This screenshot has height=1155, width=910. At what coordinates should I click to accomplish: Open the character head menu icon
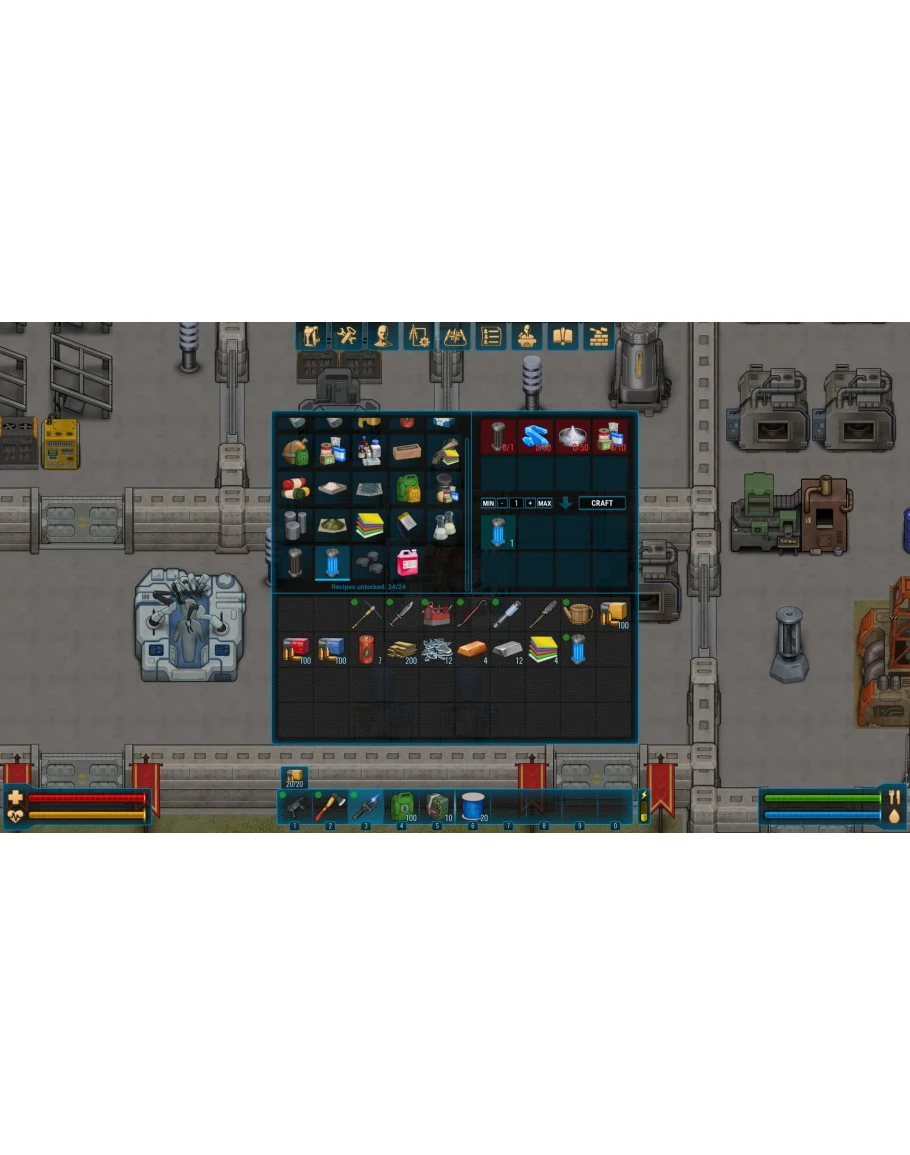pyautogui.click(x=382, y=336)
